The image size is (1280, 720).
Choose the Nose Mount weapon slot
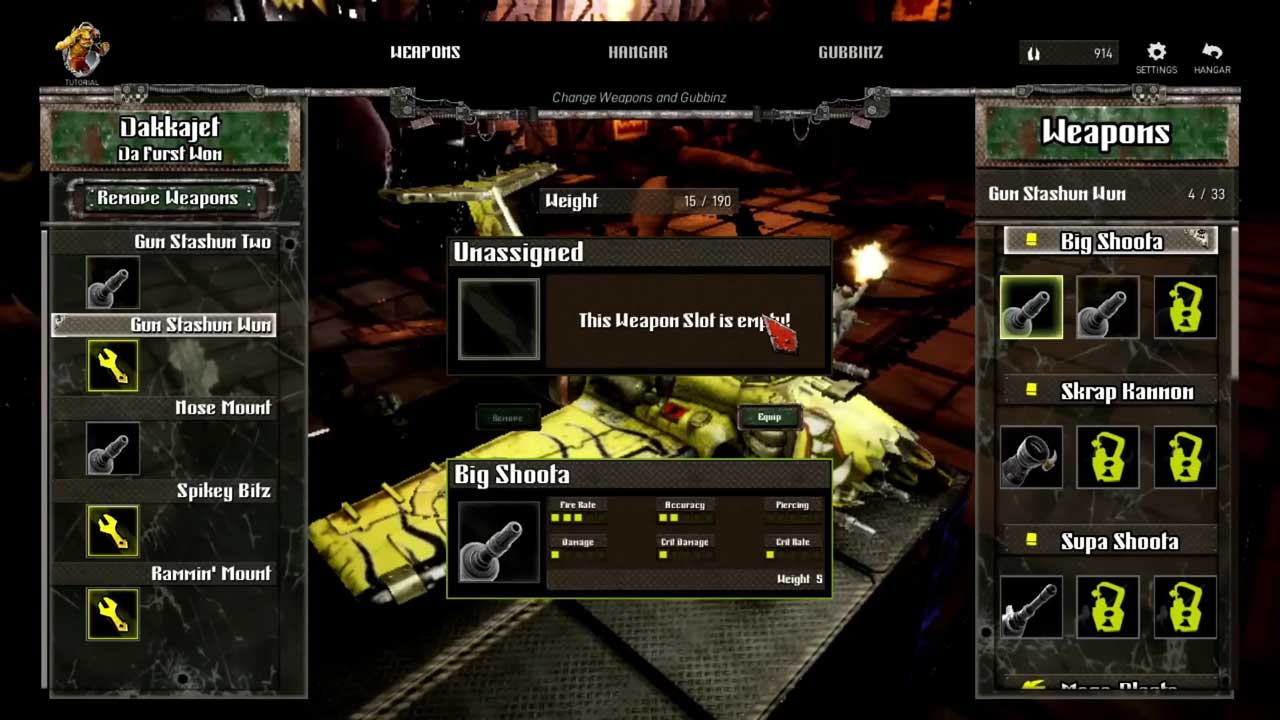pyautogui.click(x=112, y=449)
